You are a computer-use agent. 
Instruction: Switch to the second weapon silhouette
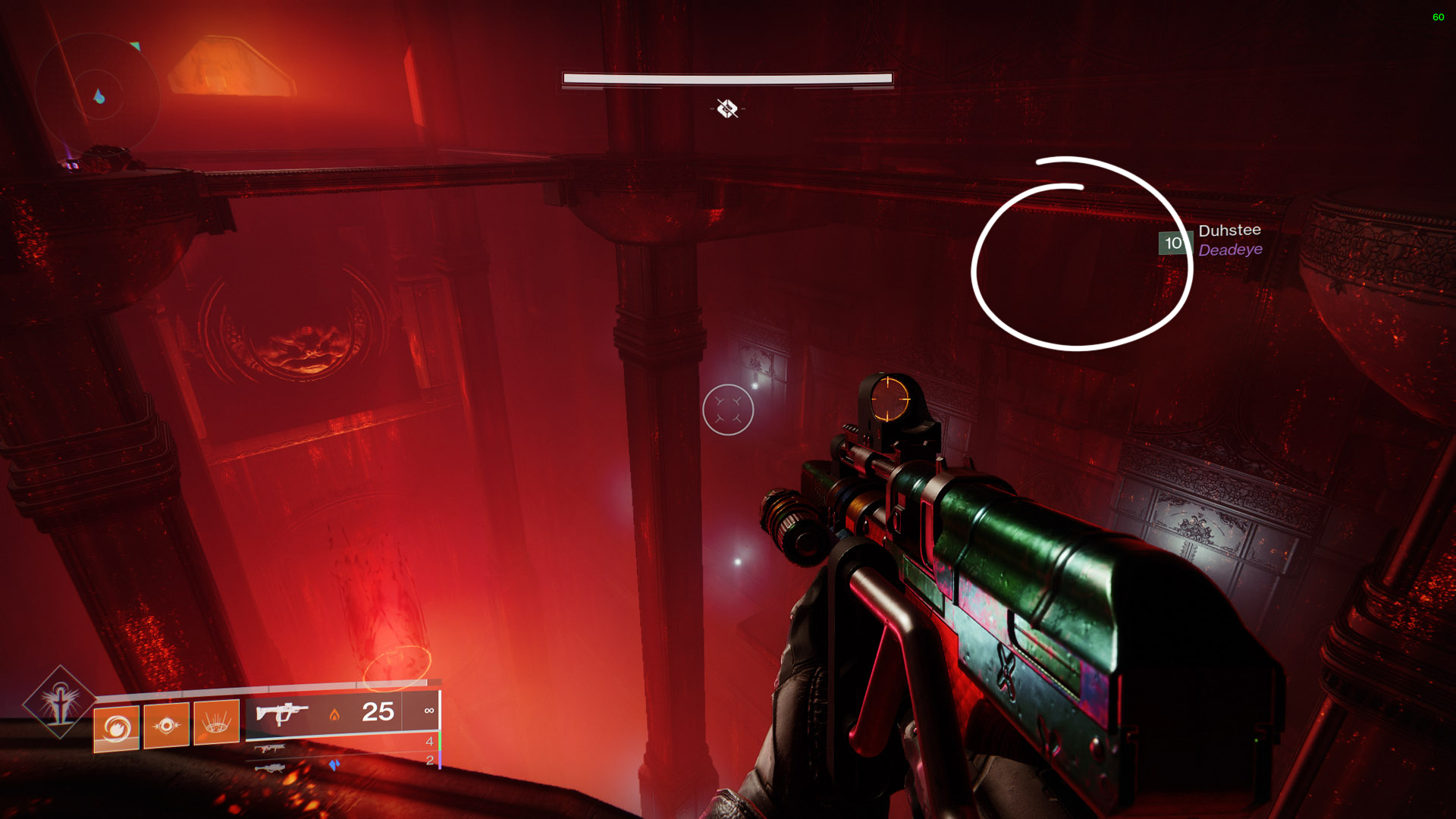coord(269,748)
